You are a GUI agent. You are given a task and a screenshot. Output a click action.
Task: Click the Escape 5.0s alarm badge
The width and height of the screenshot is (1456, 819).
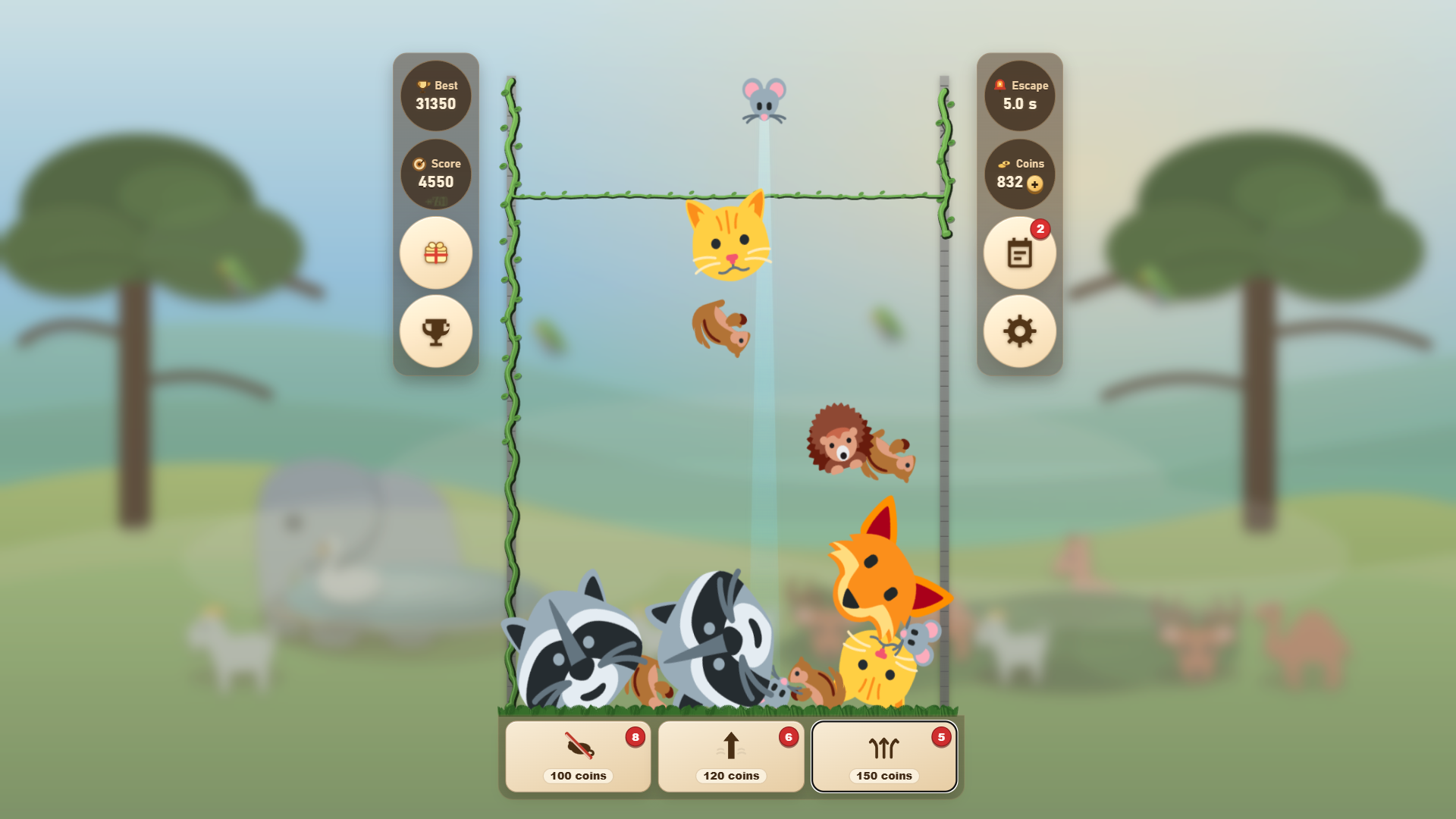point(1020,96)
